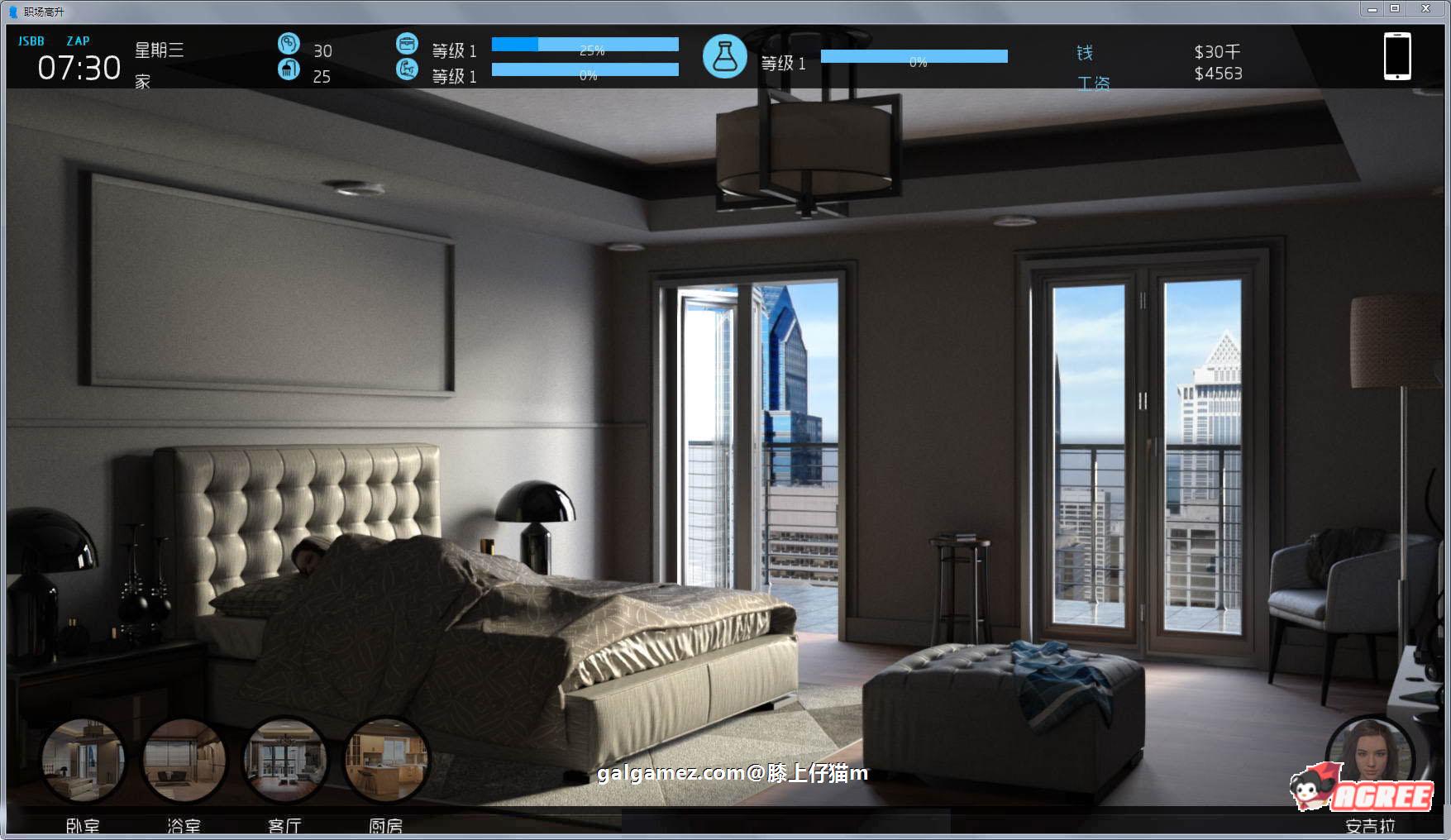The height and width of the screenshot is (840, 1451).
Task: Move to the 客厅 living room
Action: (284, 760)
